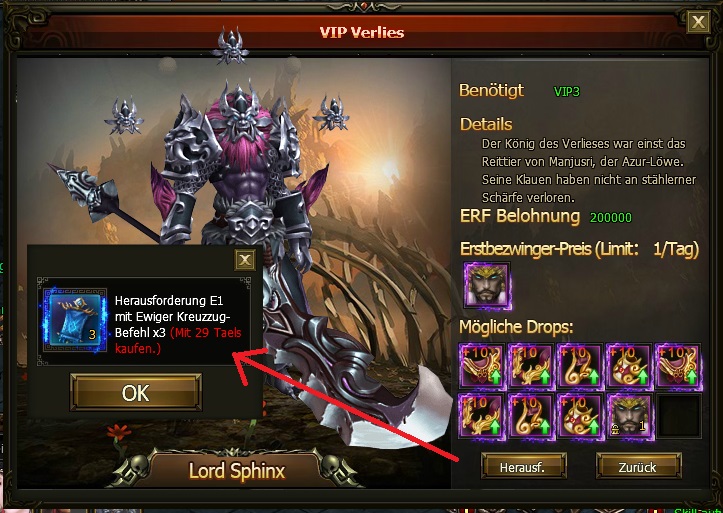Screen dimensions: 723x513
Task: Confirm the purchase with the OK button
Action: (136, 393)
